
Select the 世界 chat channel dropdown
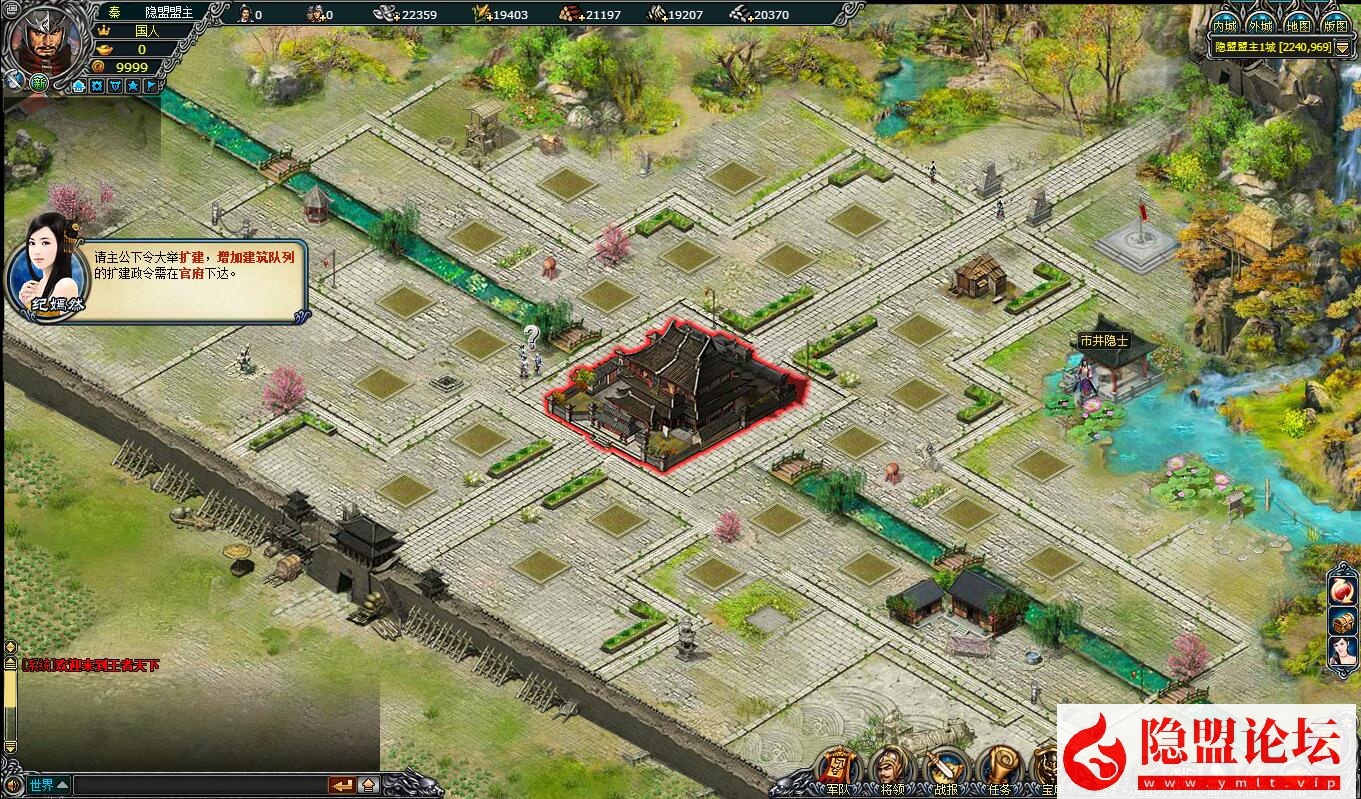click(x=48, y=784)
